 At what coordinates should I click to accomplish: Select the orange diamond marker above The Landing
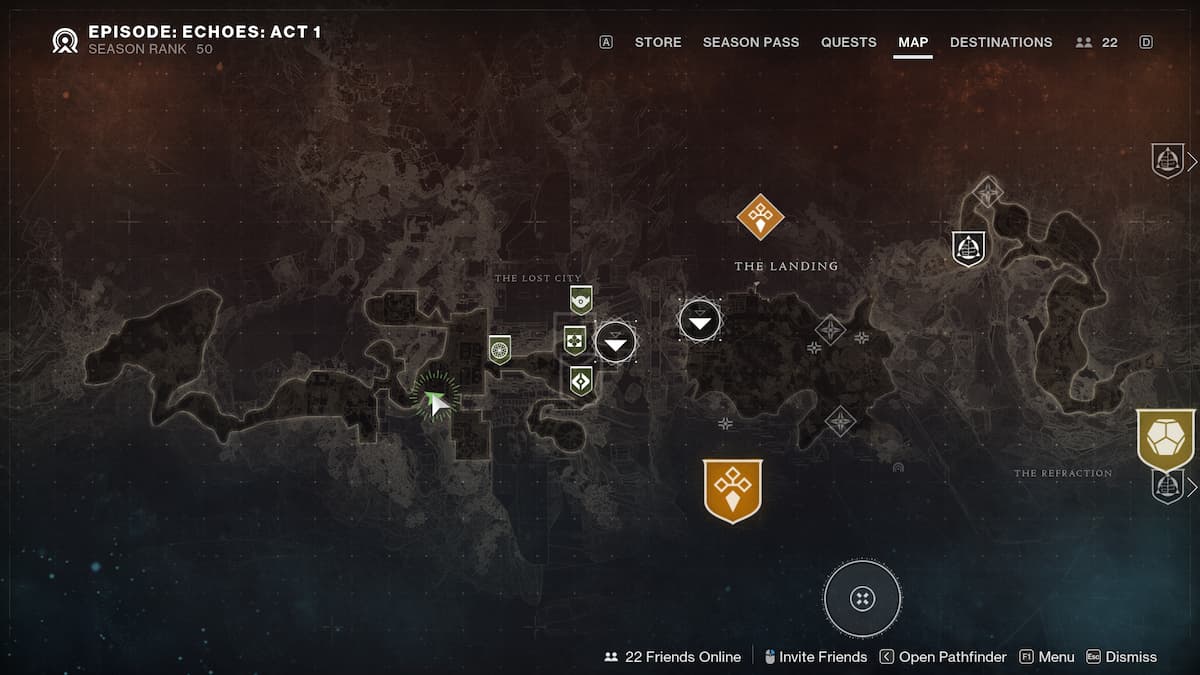(760, 216)
